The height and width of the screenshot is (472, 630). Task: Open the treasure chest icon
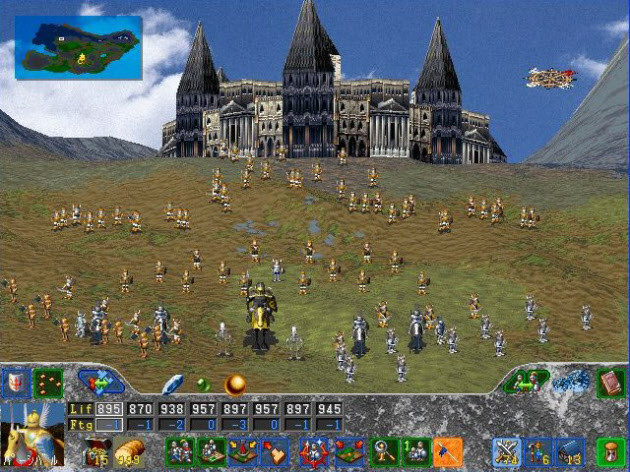point(96,453)
